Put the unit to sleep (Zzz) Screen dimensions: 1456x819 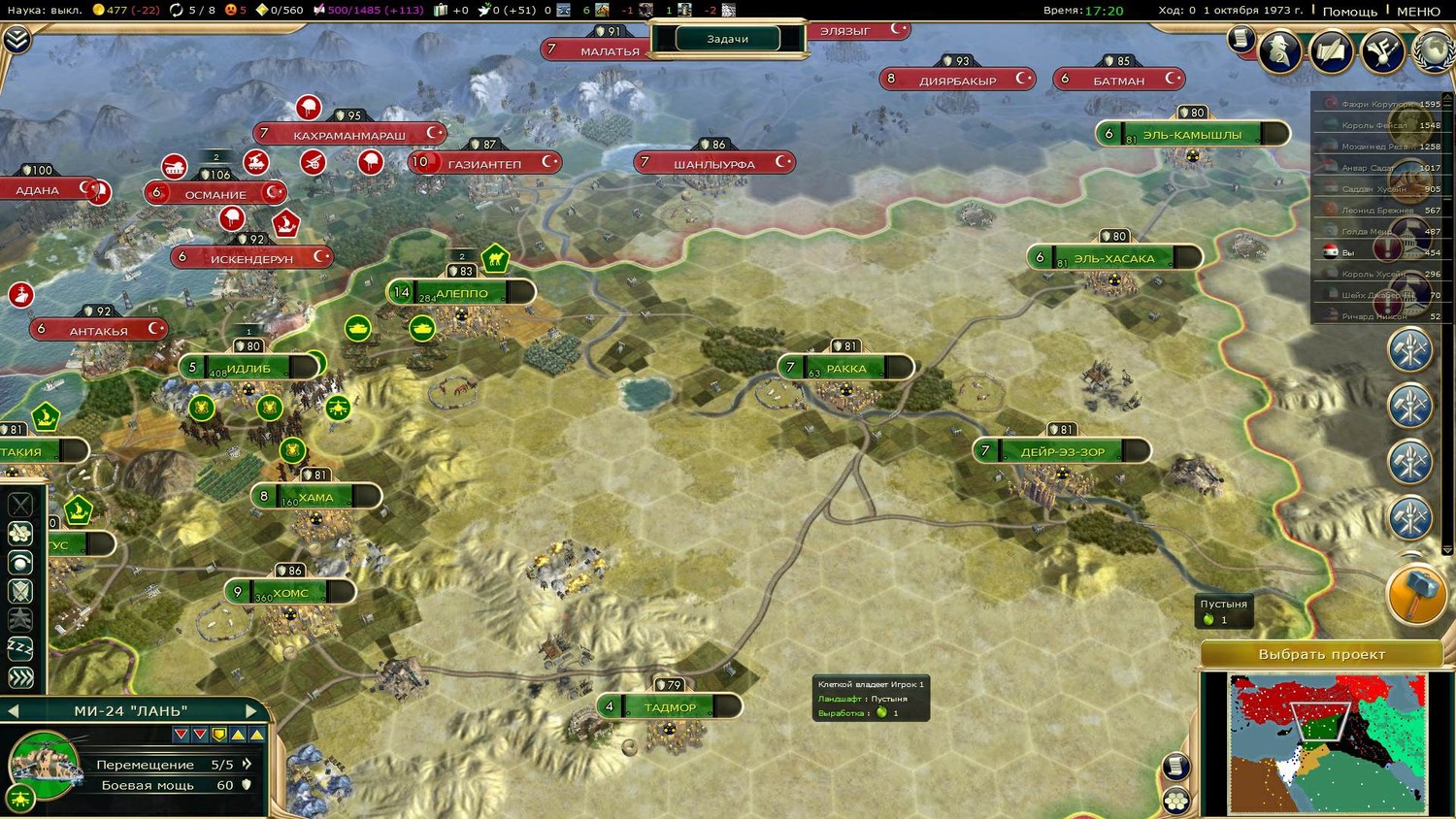(20, 648)
